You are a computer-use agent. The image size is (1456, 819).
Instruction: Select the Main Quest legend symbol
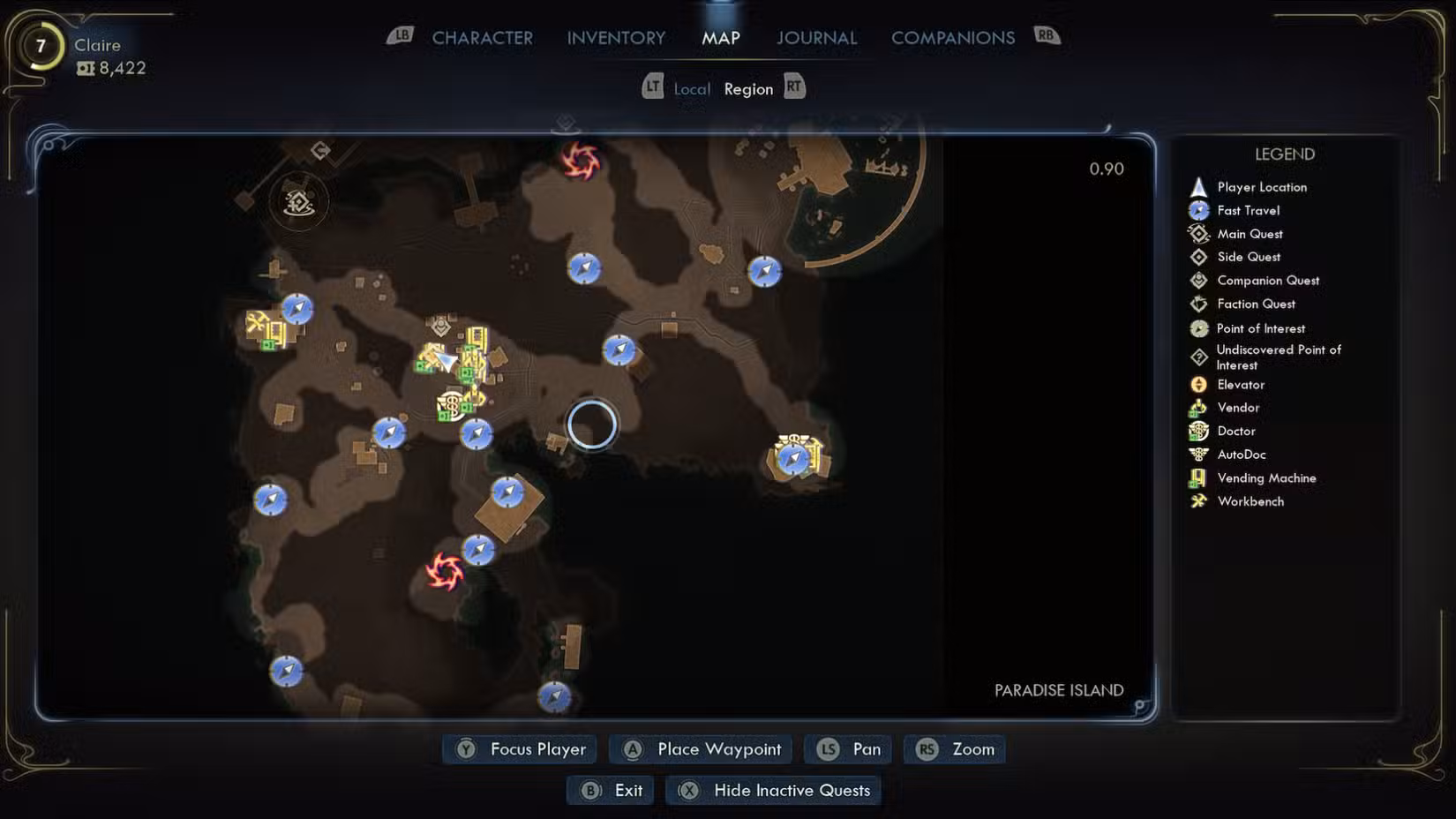[1198, 233]
